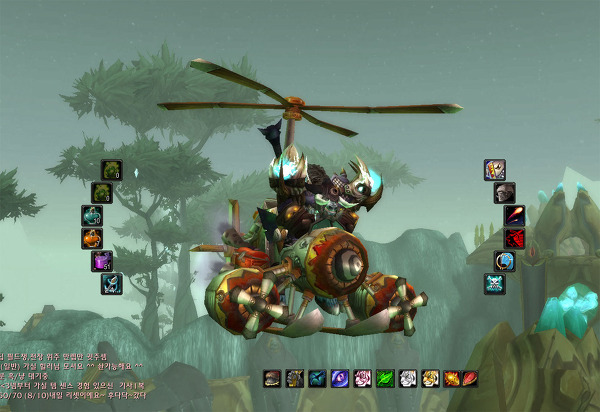
Task: Use the orange potion flask item
Action: pos(92,239)
